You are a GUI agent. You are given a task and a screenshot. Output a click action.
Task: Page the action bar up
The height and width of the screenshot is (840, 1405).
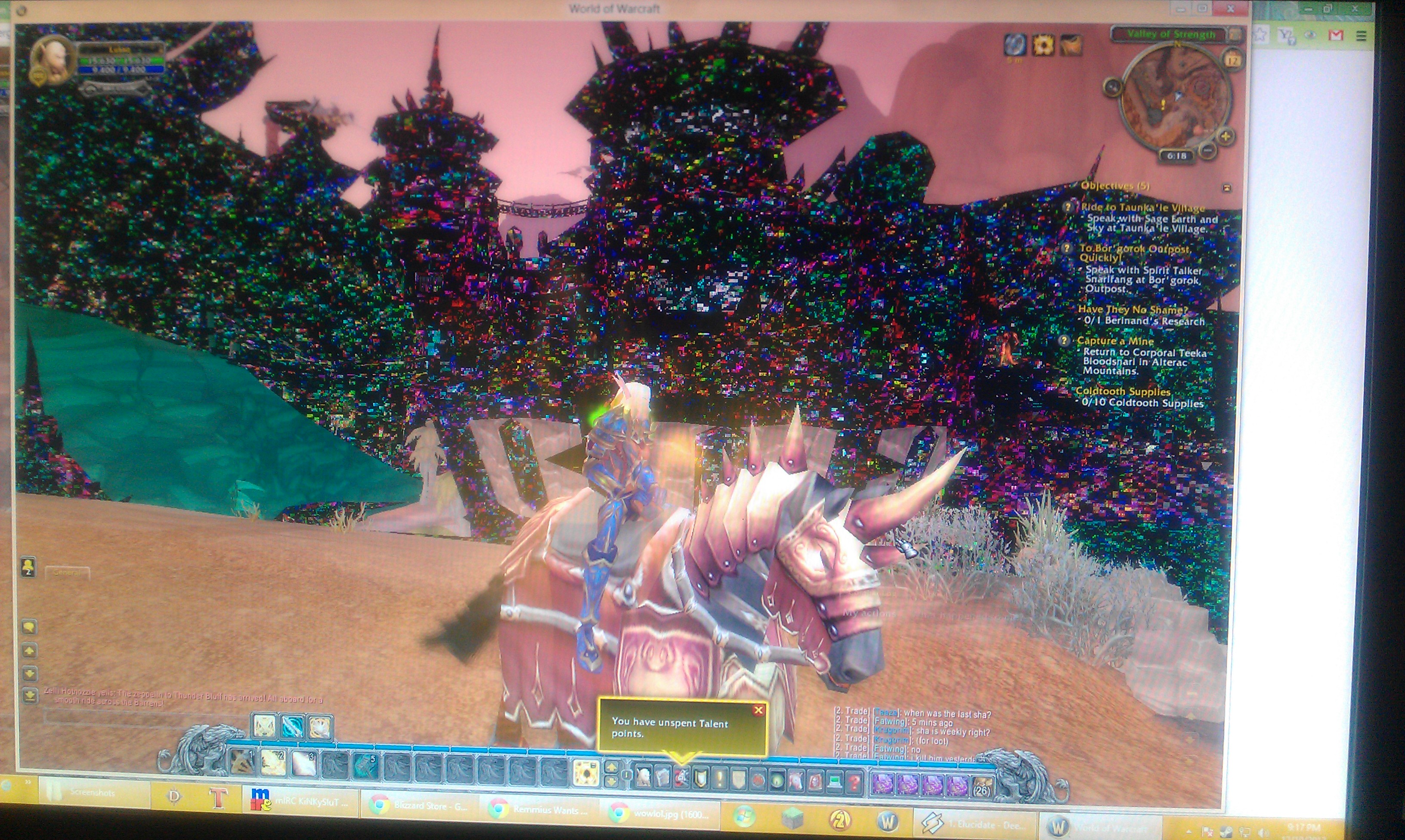coord(611,768)
